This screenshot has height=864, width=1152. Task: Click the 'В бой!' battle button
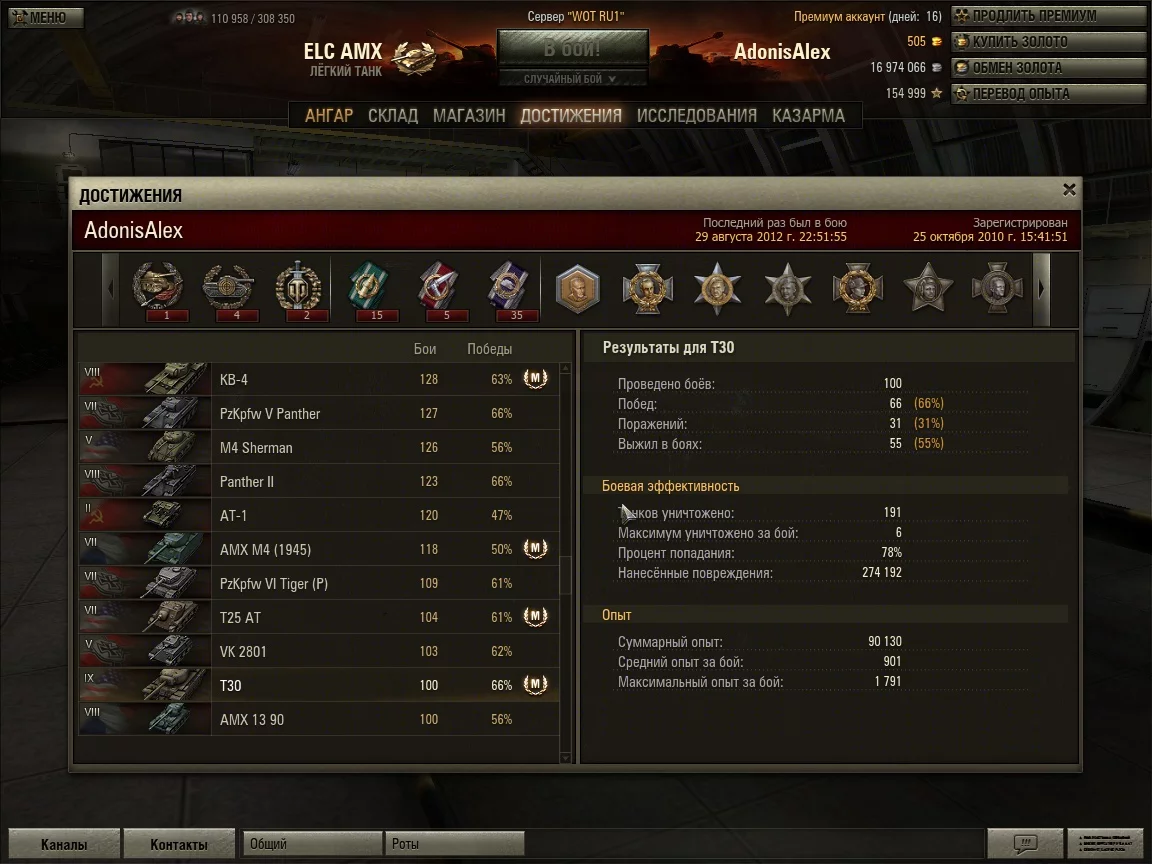572,49
